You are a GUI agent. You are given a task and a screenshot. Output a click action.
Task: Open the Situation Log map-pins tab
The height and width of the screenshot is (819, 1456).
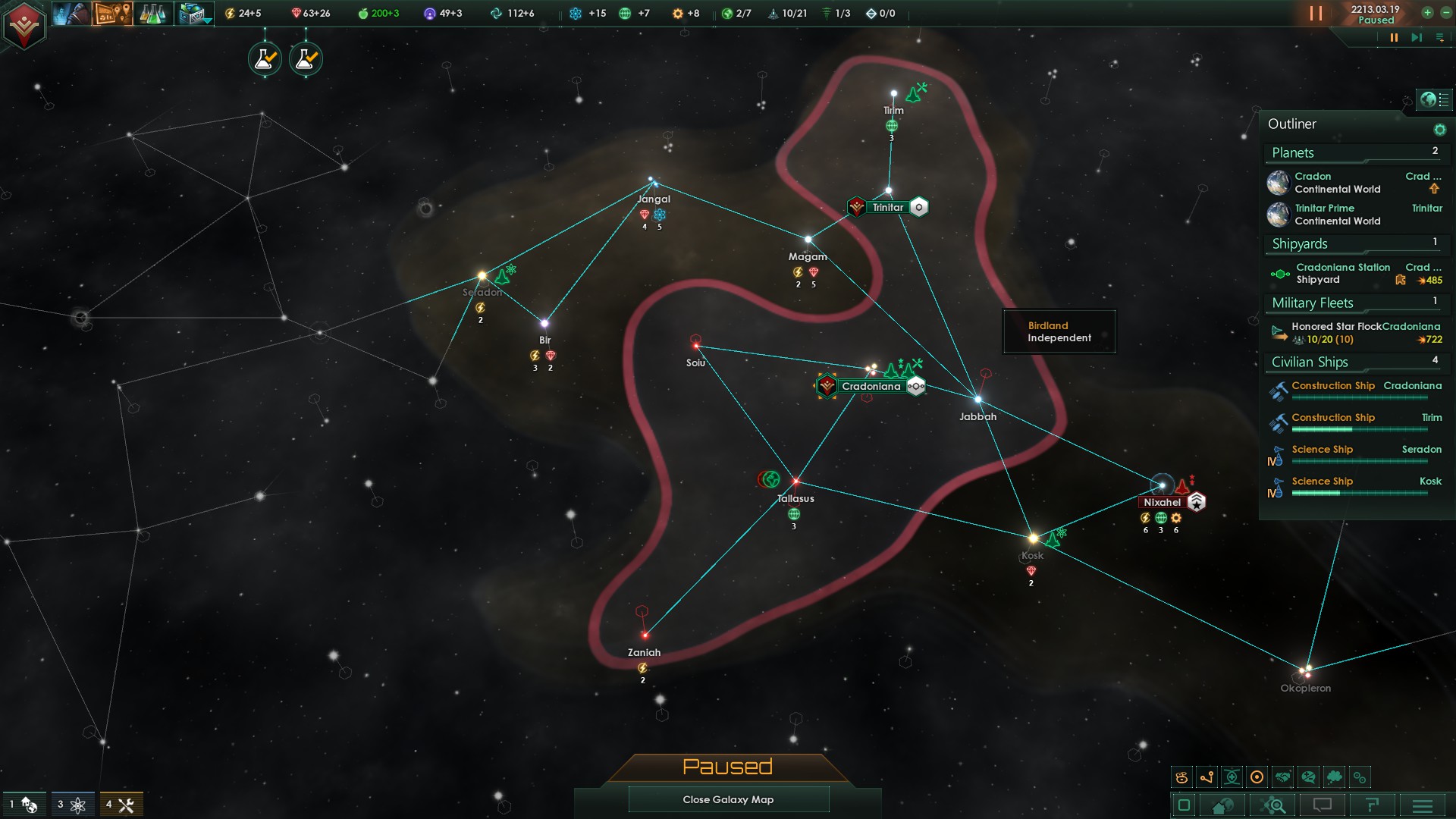click(112, 13)
